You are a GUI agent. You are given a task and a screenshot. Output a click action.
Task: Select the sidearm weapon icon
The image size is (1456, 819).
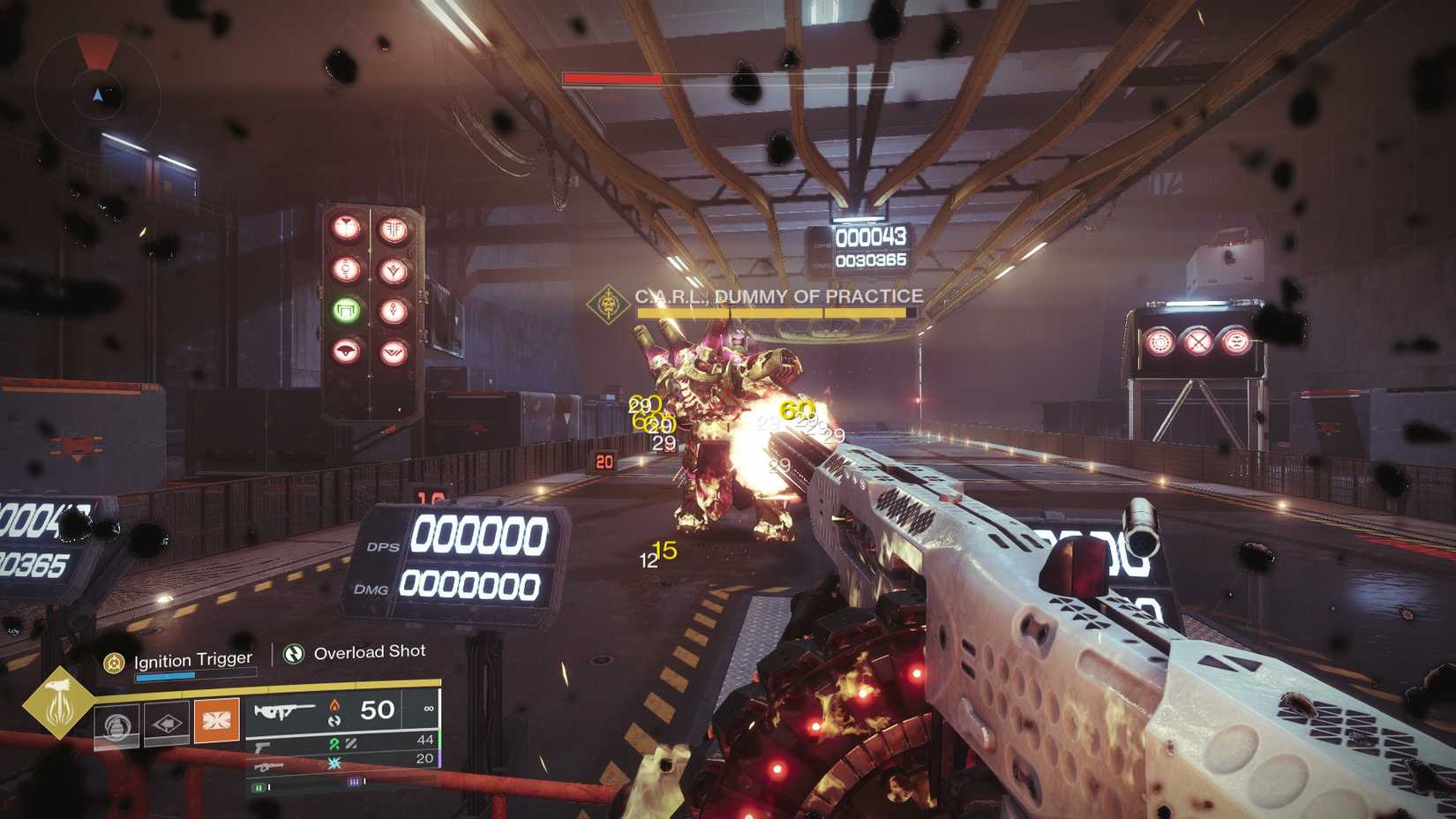(x=264, y=747)
